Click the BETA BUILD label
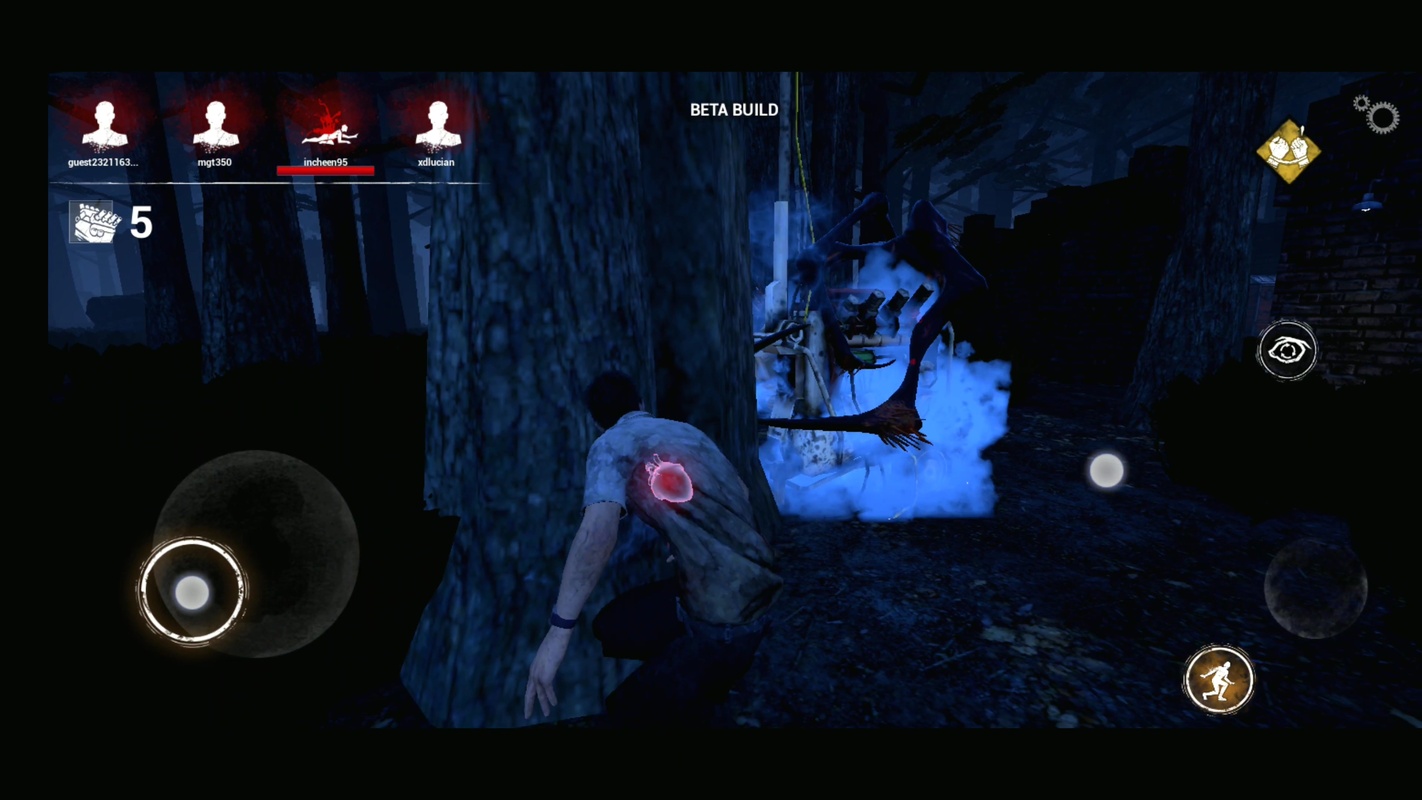 click(734, 110)
